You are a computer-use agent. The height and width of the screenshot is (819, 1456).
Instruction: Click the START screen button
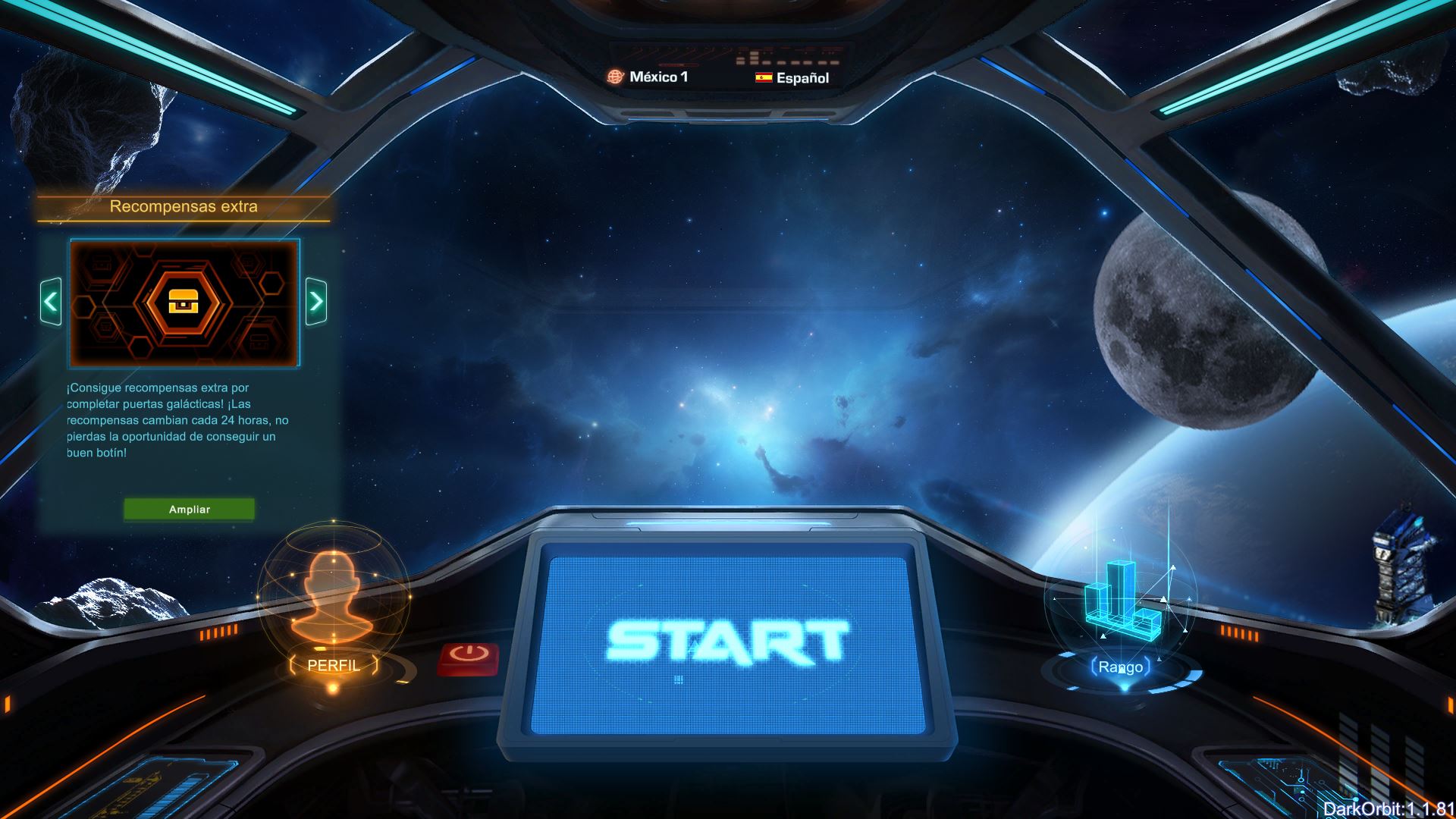click(x=726, y=643)
